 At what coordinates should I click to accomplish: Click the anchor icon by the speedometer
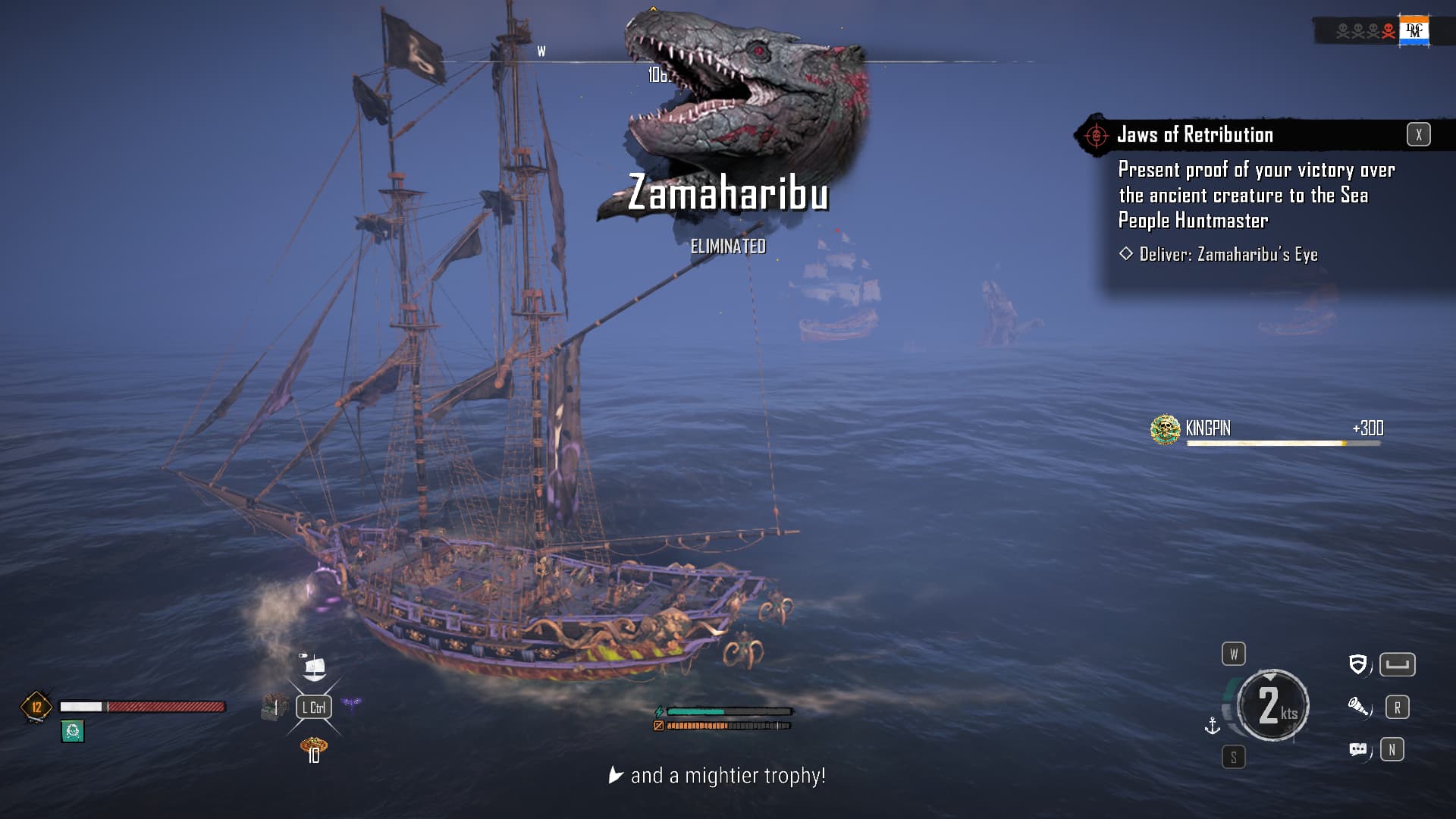pyautogui.click(x=1213, y=726)
